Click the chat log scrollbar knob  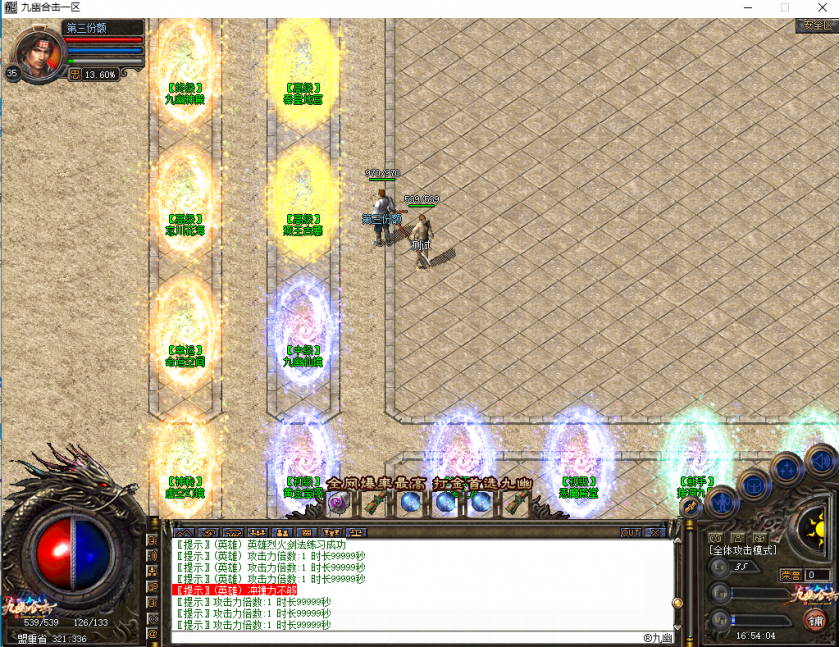(x=676, y=603)
